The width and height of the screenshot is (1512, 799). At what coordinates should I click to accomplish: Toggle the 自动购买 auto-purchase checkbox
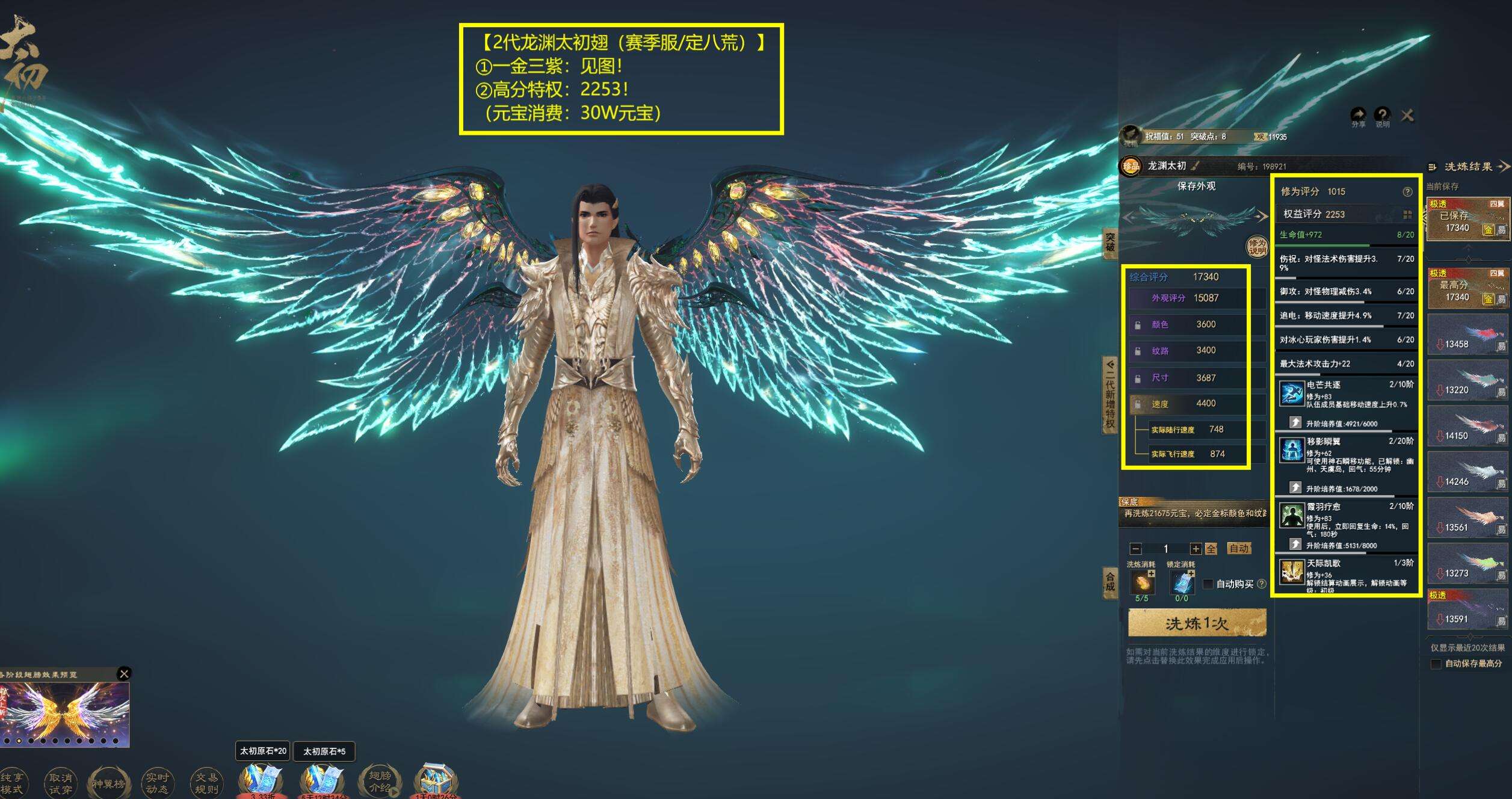(x=1208, y=584)
